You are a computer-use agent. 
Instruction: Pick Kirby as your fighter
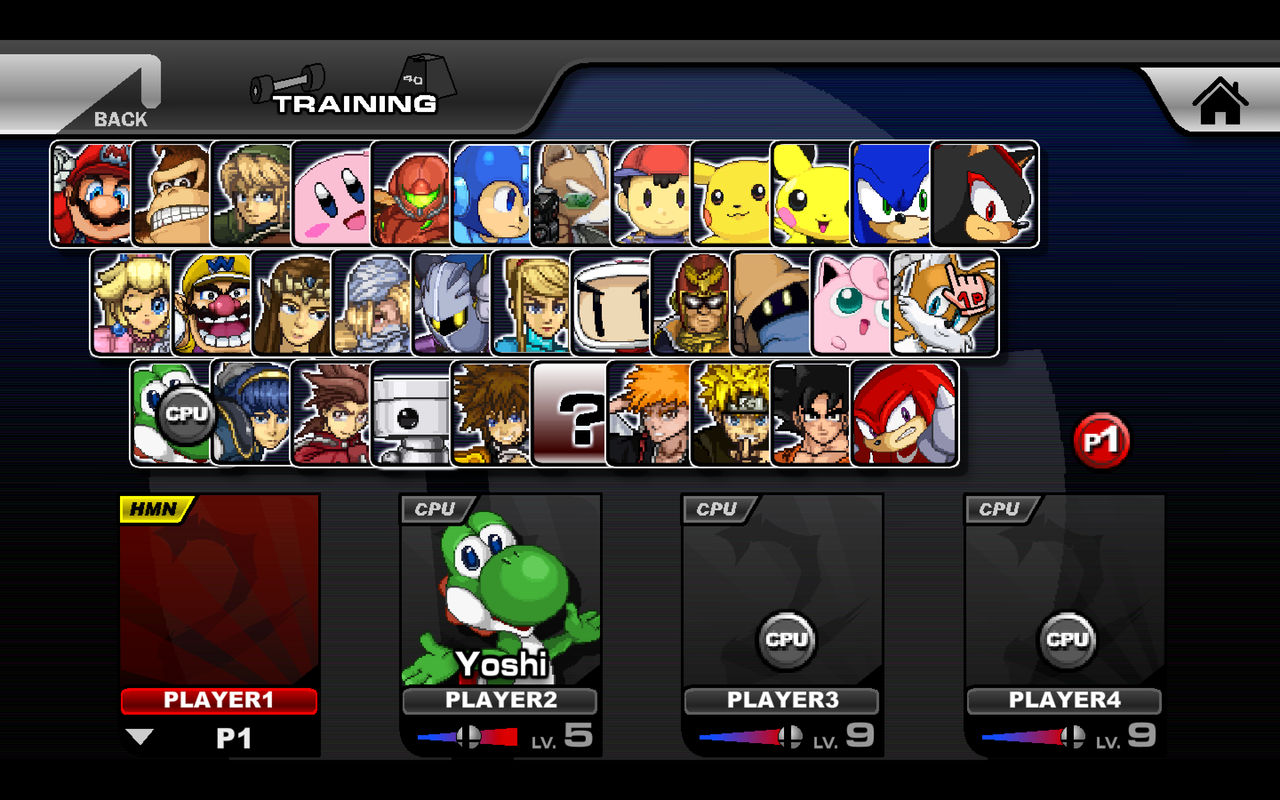click(330, 193)
